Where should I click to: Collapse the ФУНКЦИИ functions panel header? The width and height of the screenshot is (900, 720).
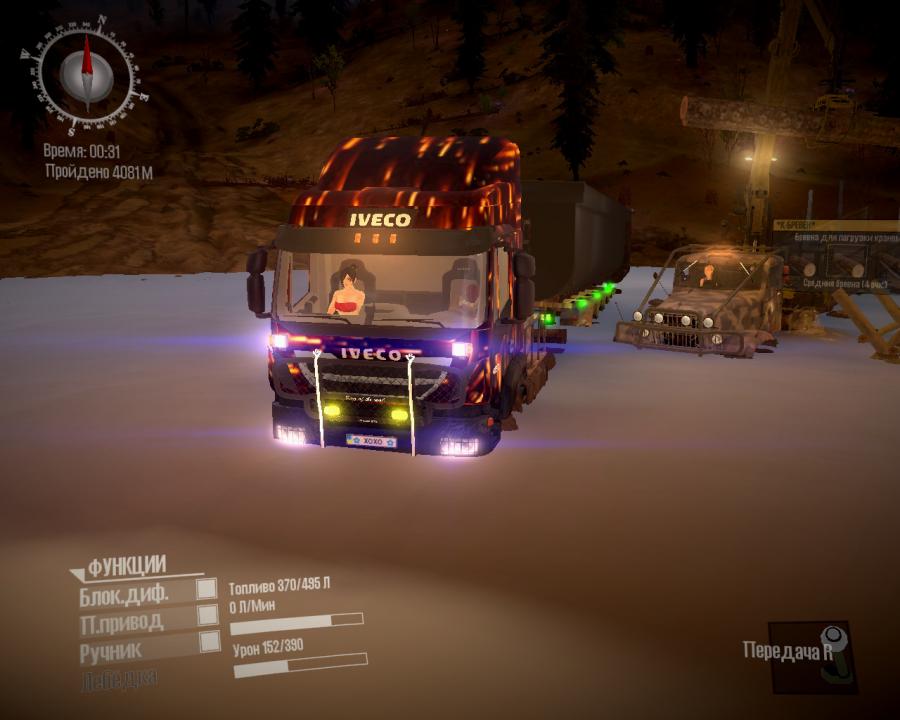125,567
